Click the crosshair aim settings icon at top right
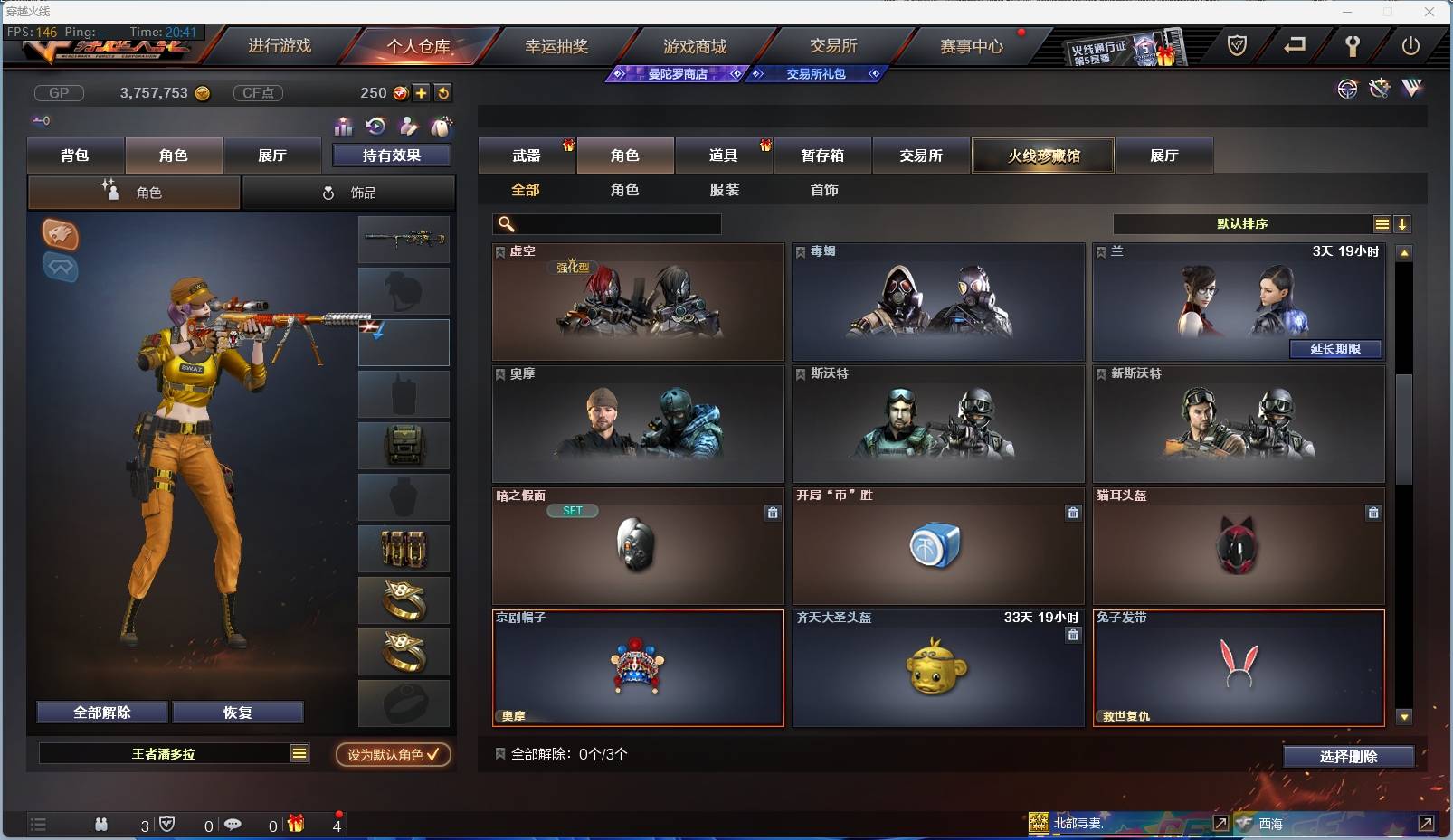 click(1348, 90)
